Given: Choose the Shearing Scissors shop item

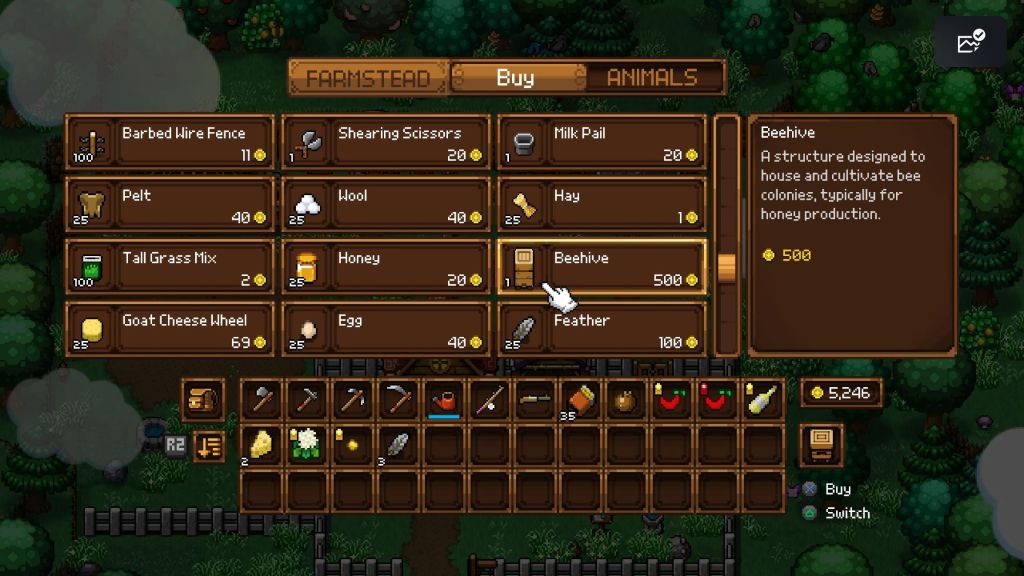Looking at the screenshot, I should [x=385, y=144].
